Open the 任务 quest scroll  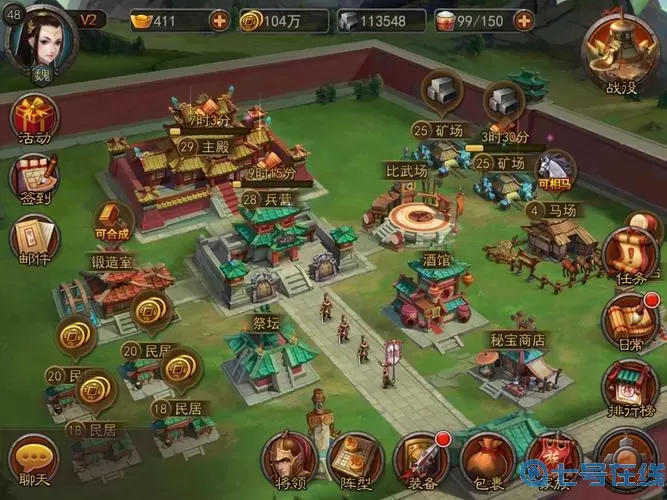[630, 252]
